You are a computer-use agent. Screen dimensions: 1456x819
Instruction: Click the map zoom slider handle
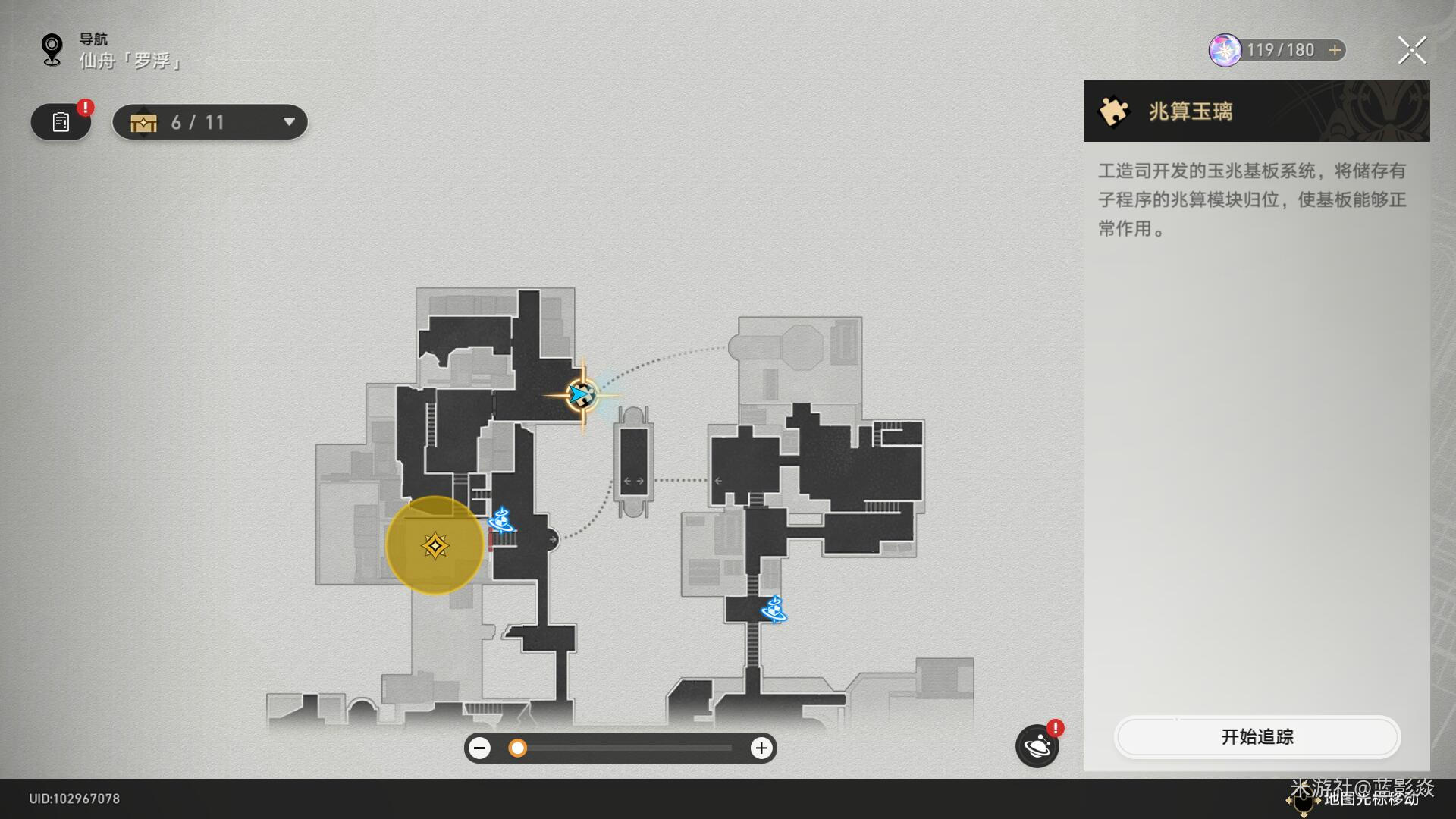click(x=517, y=748)
